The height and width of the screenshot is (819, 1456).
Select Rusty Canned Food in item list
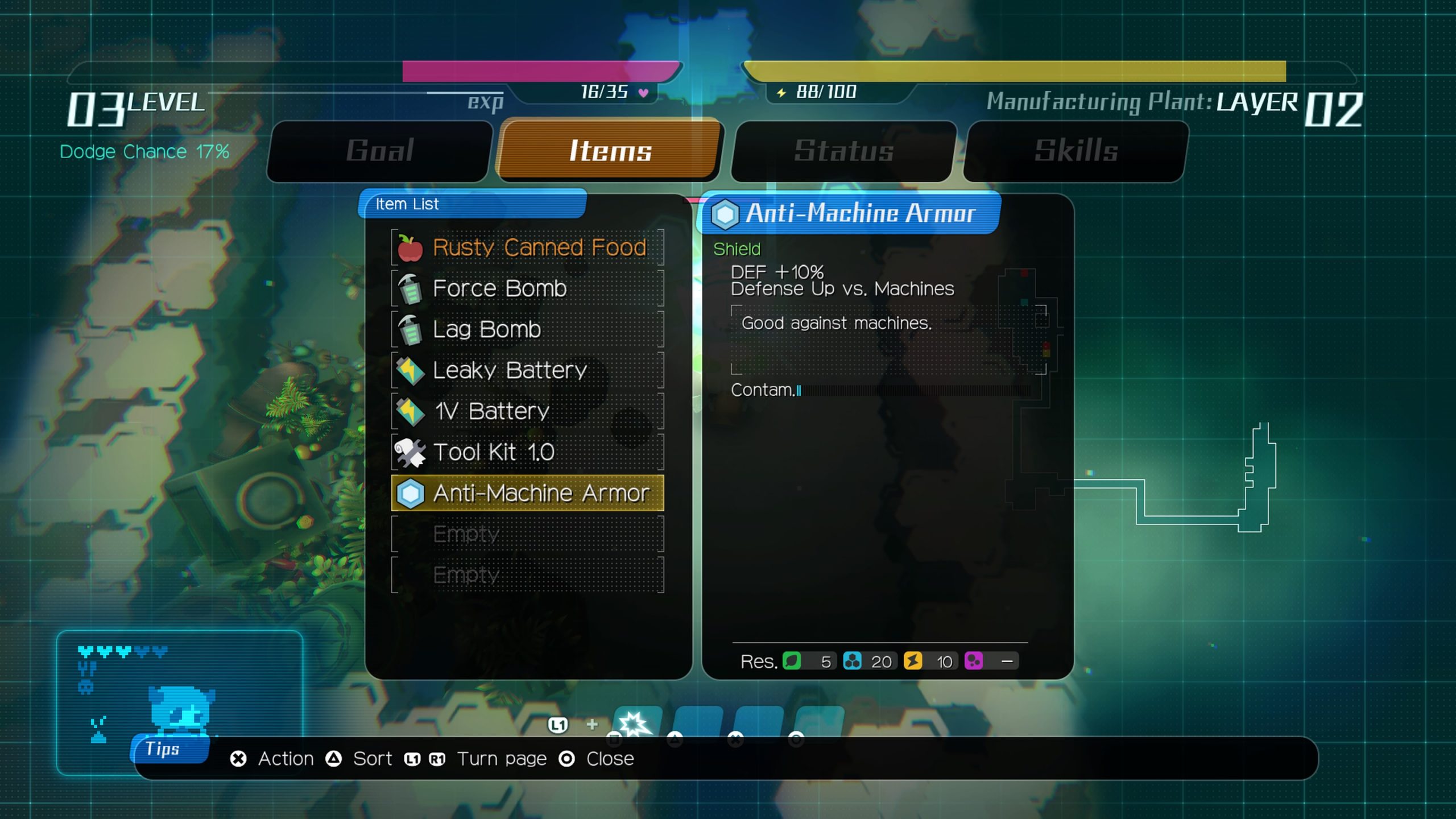(528, 247)
